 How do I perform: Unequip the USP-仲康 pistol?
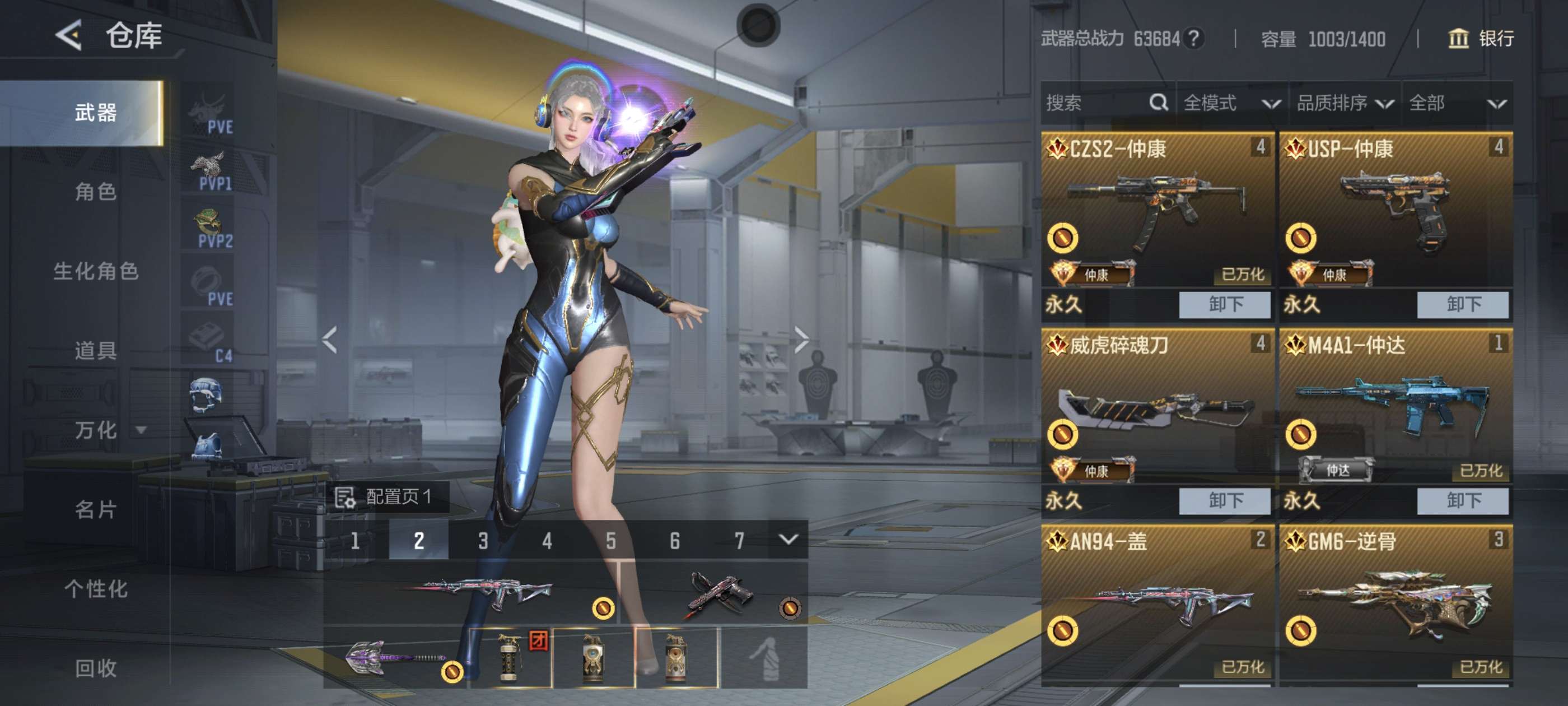[1462, 305]
